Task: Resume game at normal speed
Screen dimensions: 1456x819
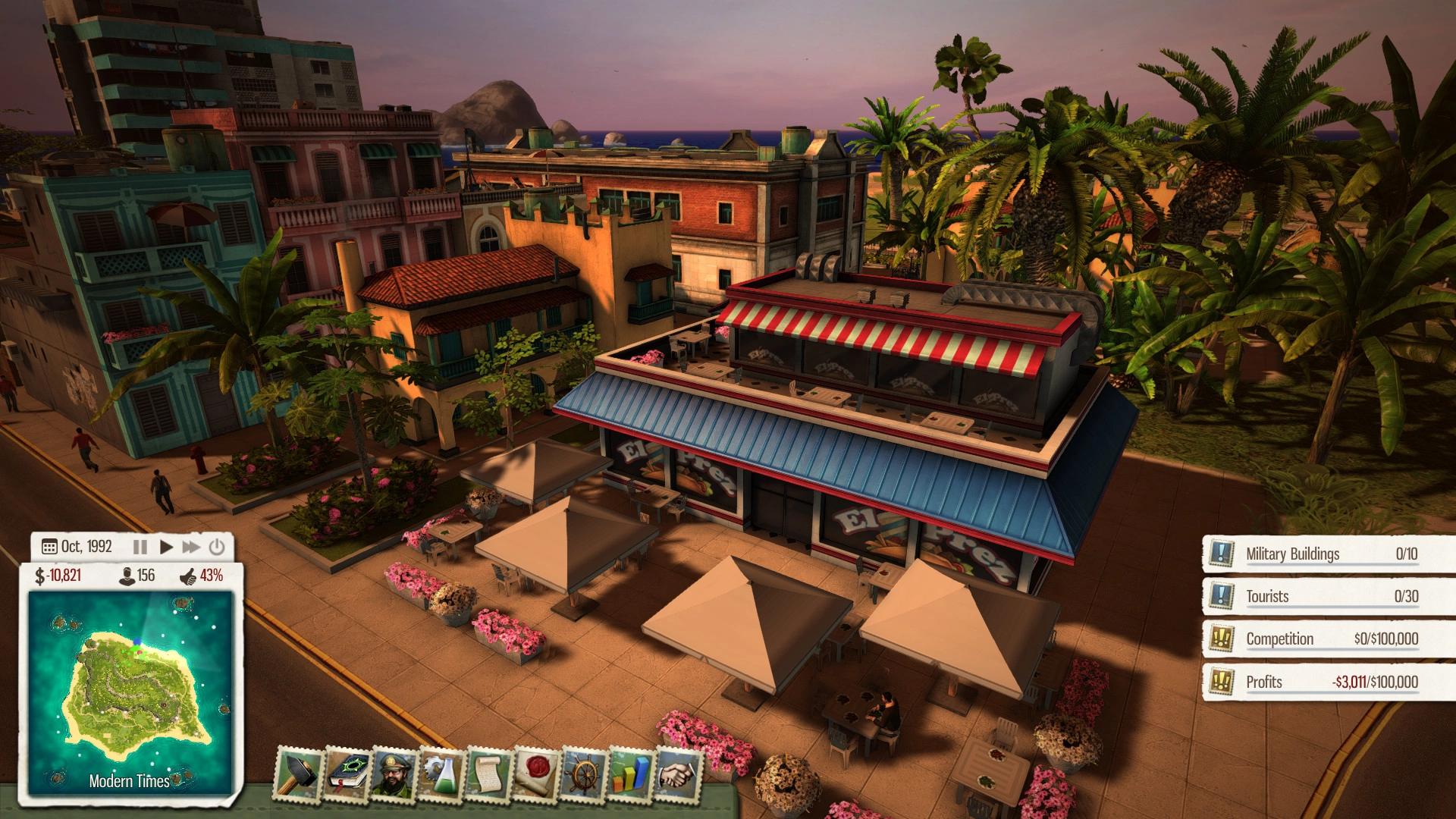Action: point(166,546)
